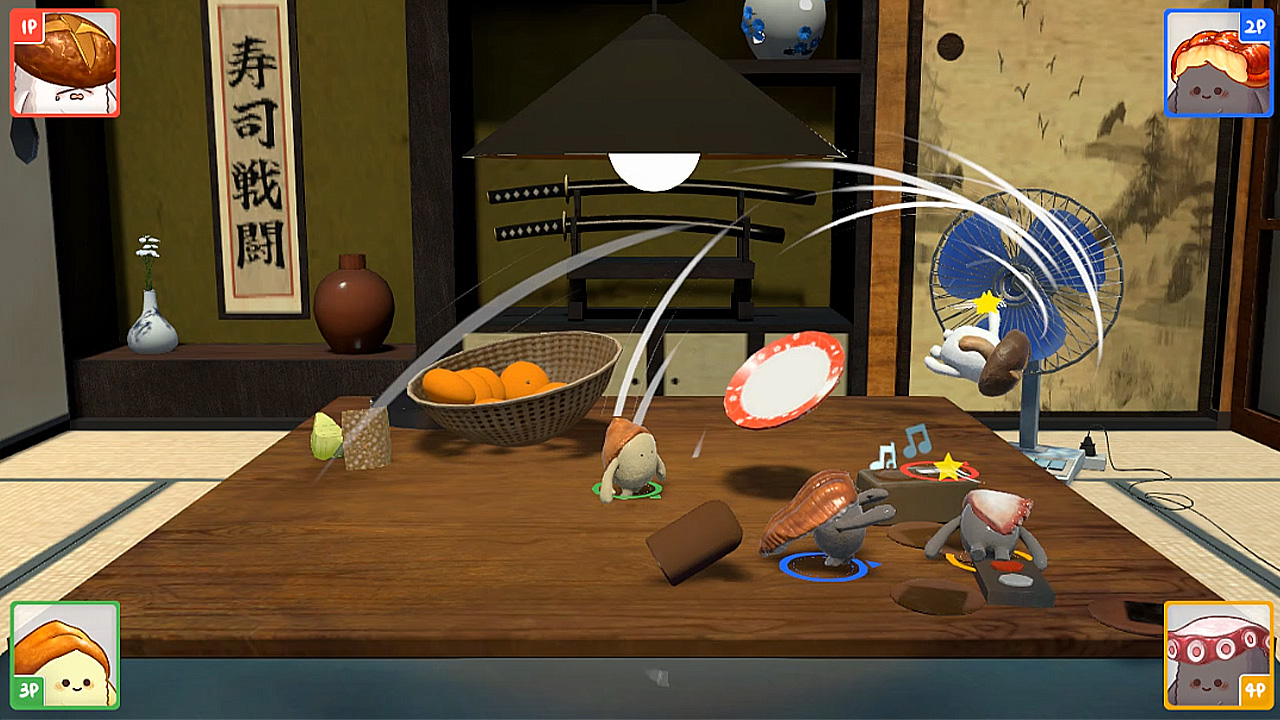Select the 2P salmon sushi portrait

point(1219,62)
